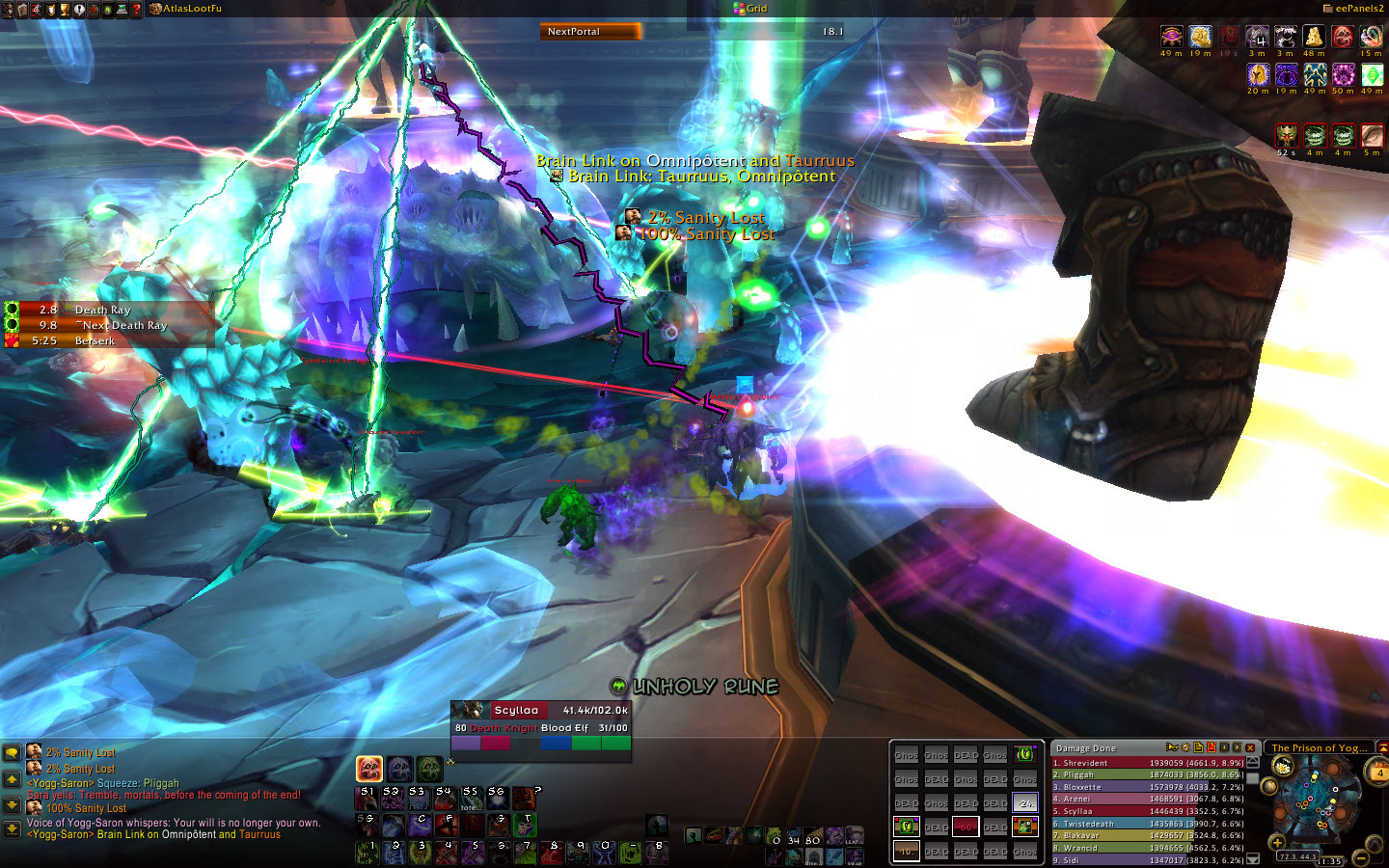This screenshot has width=1389, height=868.
Task: Click Pliggah's damage meter bar
Action: [1148, 774]
